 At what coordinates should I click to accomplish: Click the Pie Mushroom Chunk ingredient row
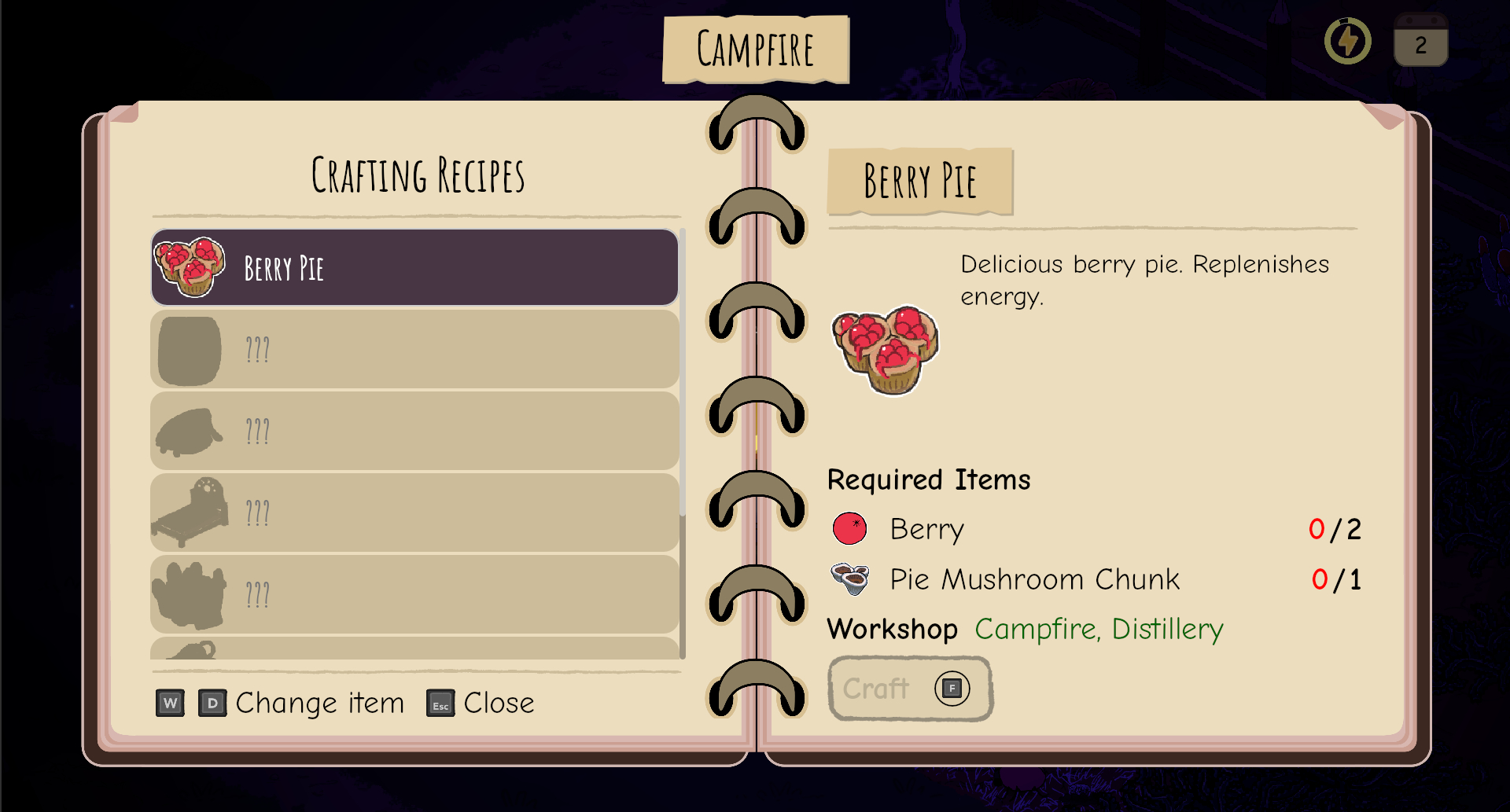[1095, 579]
